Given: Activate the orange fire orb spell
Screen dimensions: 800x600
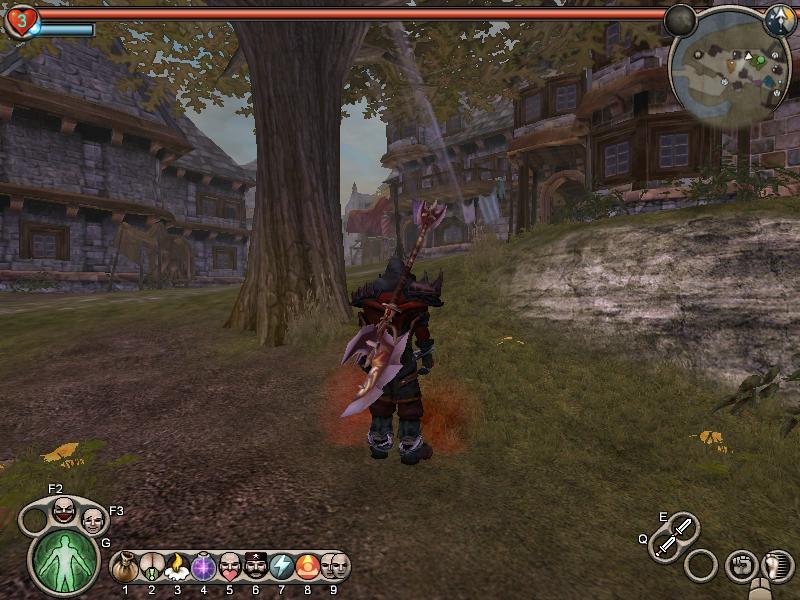Looking at the screenshot, I should tap(308, 567).
